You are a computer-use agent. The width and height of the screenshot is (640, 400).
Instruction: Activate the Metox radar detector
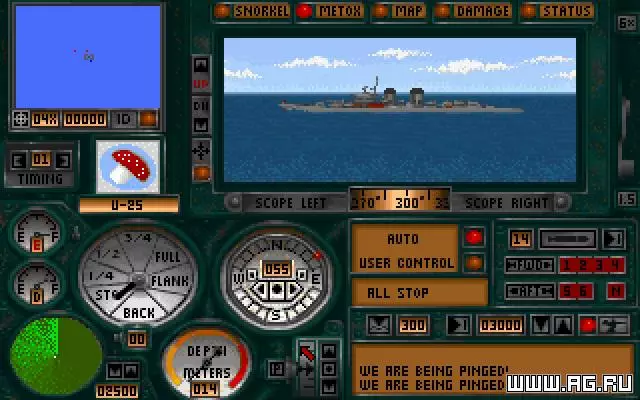[x=333, y=12]
